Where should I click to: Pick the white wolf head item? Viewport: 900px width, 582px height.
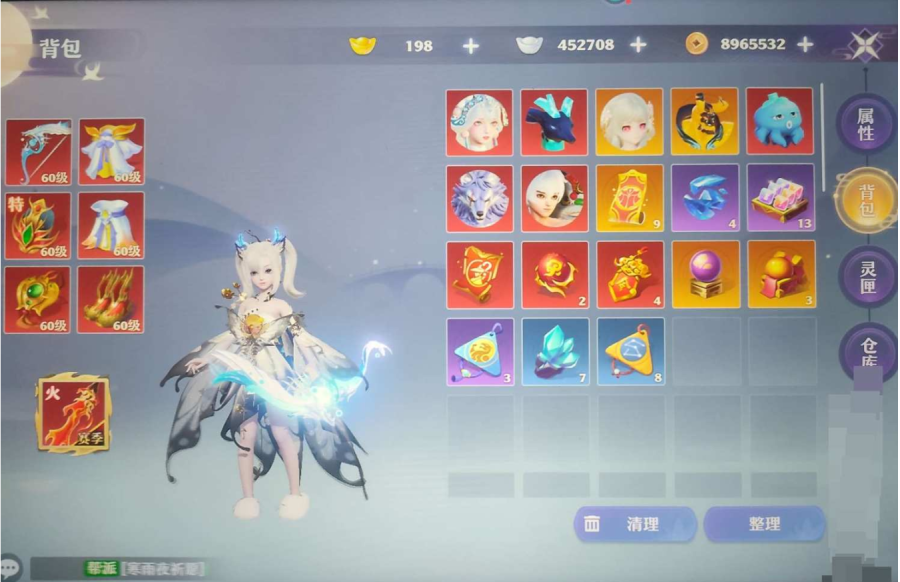click(x=479, y=198)
